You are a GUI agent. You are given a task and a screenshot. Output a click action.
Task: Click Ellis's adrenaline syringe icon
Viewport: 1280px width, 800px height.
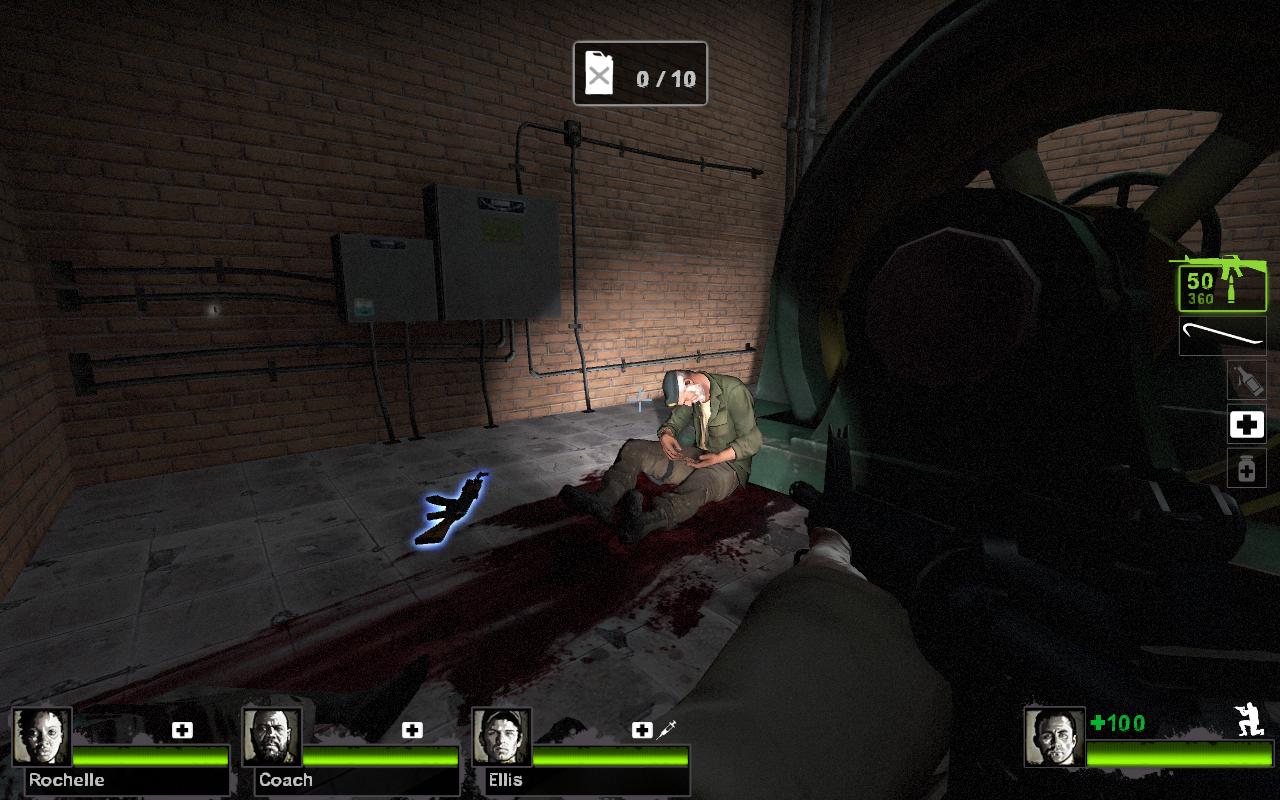click(667, 730)
